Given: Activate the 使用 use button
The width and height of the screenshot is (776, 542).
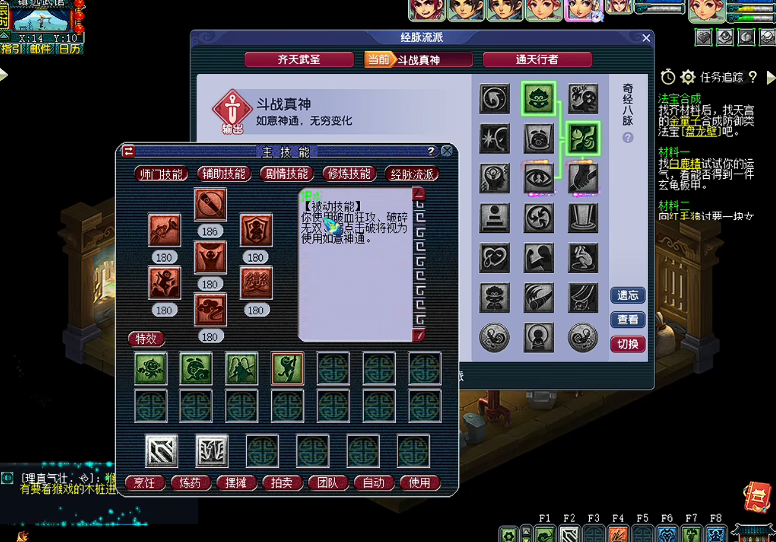Looking at the screenshot, I should pyautogui.click(x=420, y=483).
